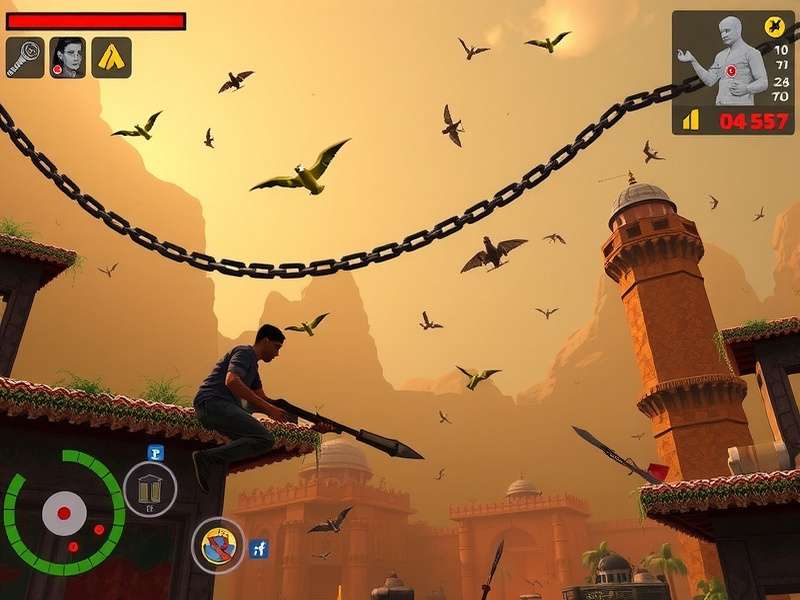Viewport: 800px width, 600px height.
Task: Use the doorway action button
Action: click(150, 489)
